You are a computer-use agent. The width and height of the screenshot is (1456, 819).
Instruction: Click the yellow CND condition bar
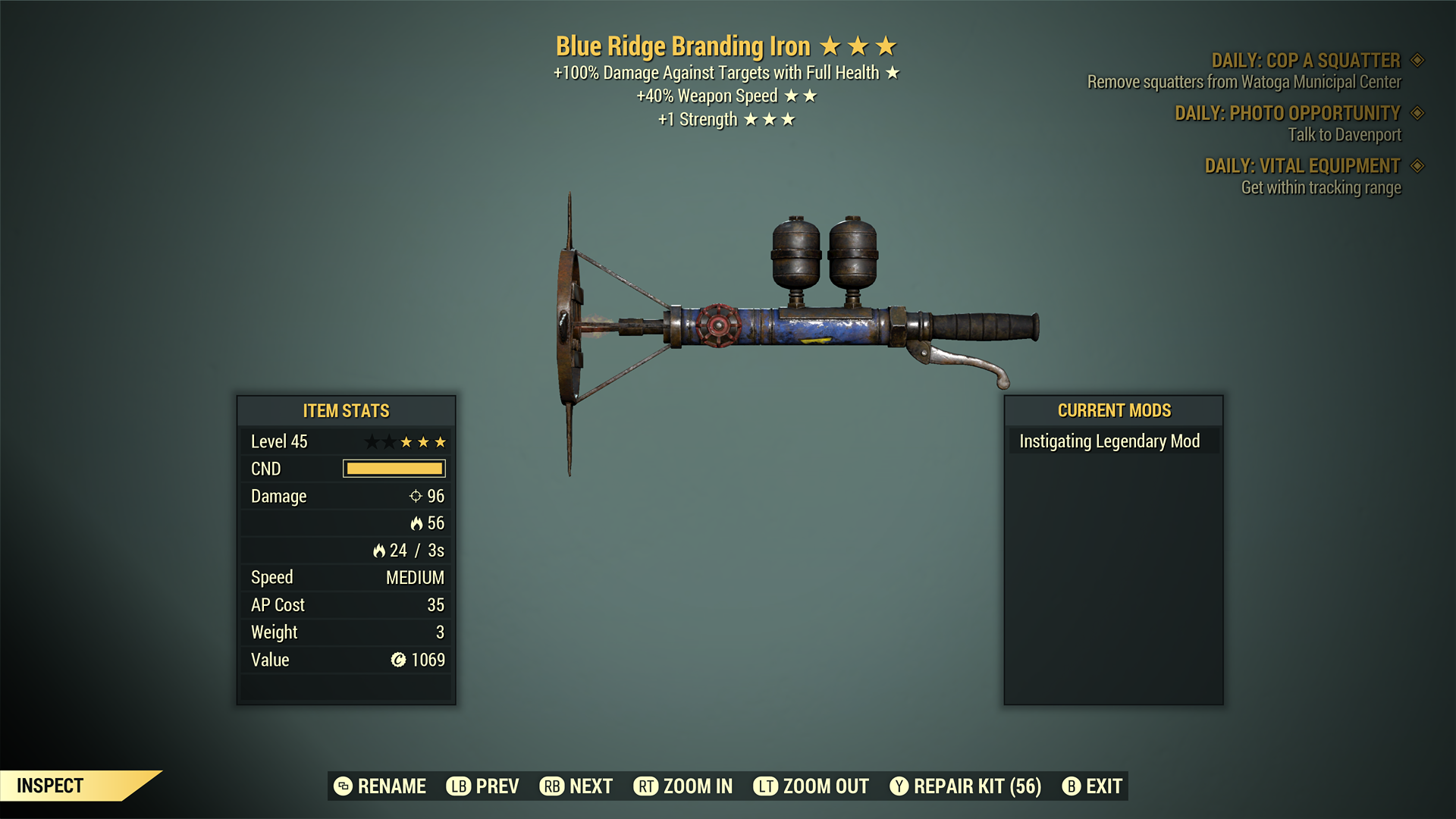[x=394, y=468]
